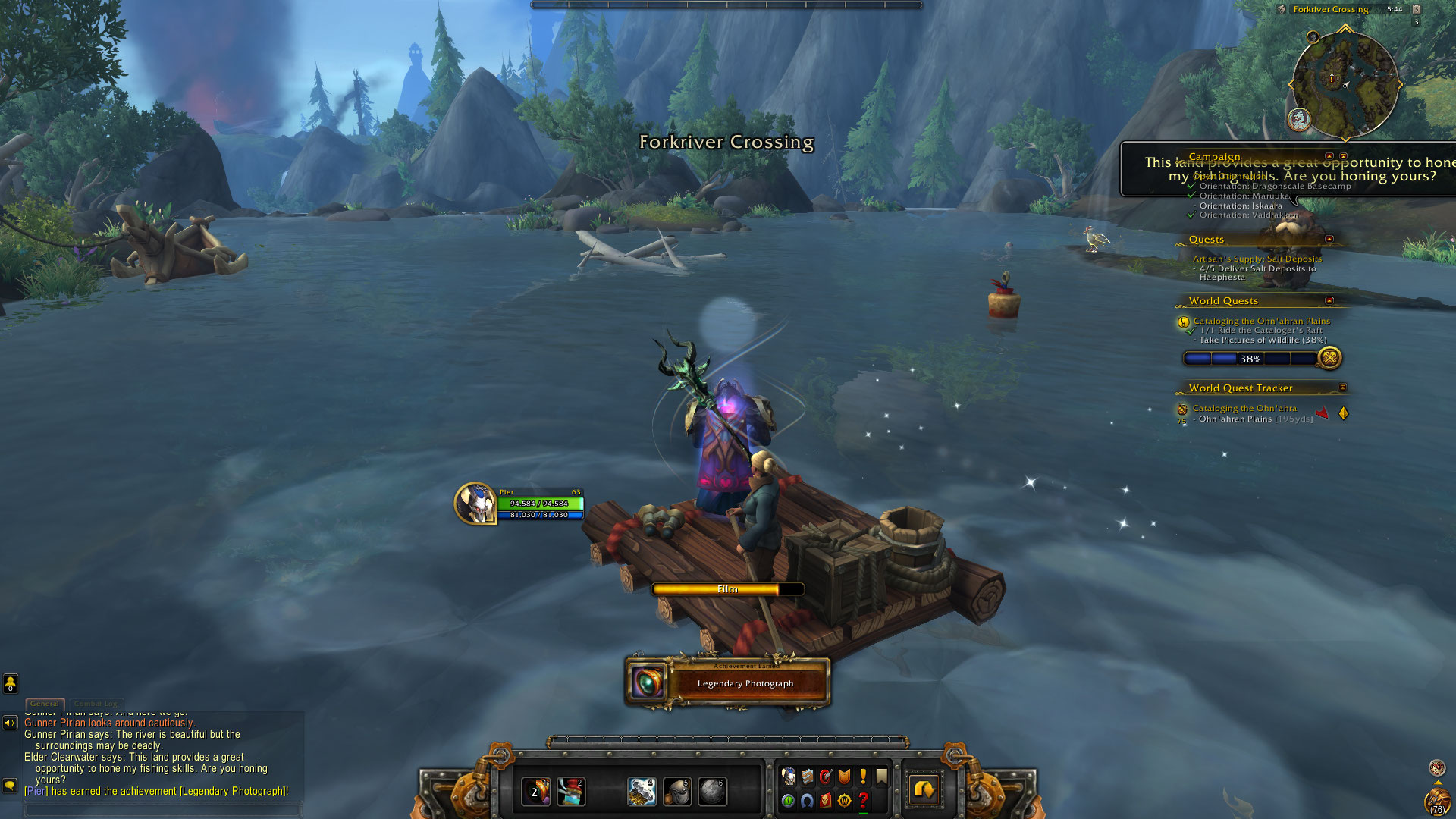This screenshot has height=819, width=1456.
Task: Switch to the Combat Log chat tab
Action: 96,704
